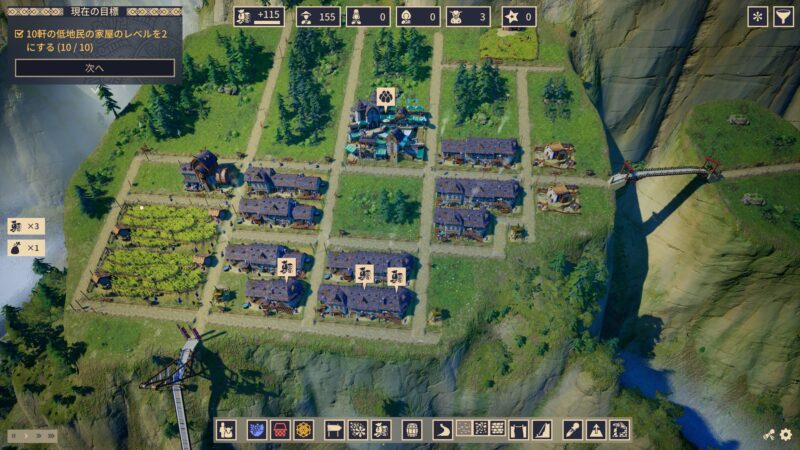
Task: Click the star counter in top bar
Action: click(x=519, y=16)
